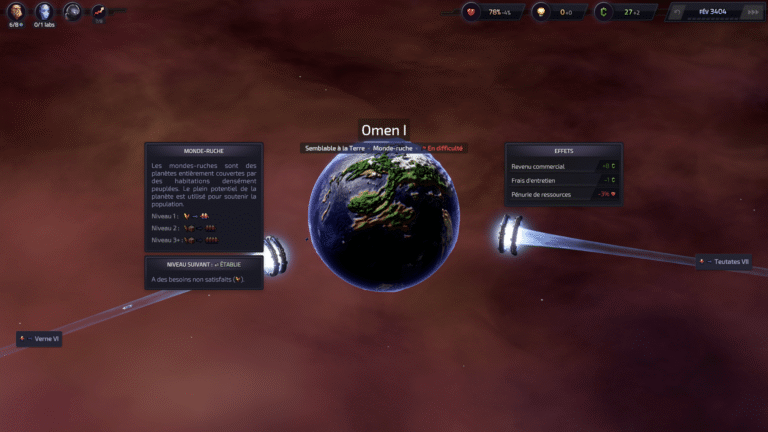
Task: Click the En difficulté status tag
Action: point(444,148)
